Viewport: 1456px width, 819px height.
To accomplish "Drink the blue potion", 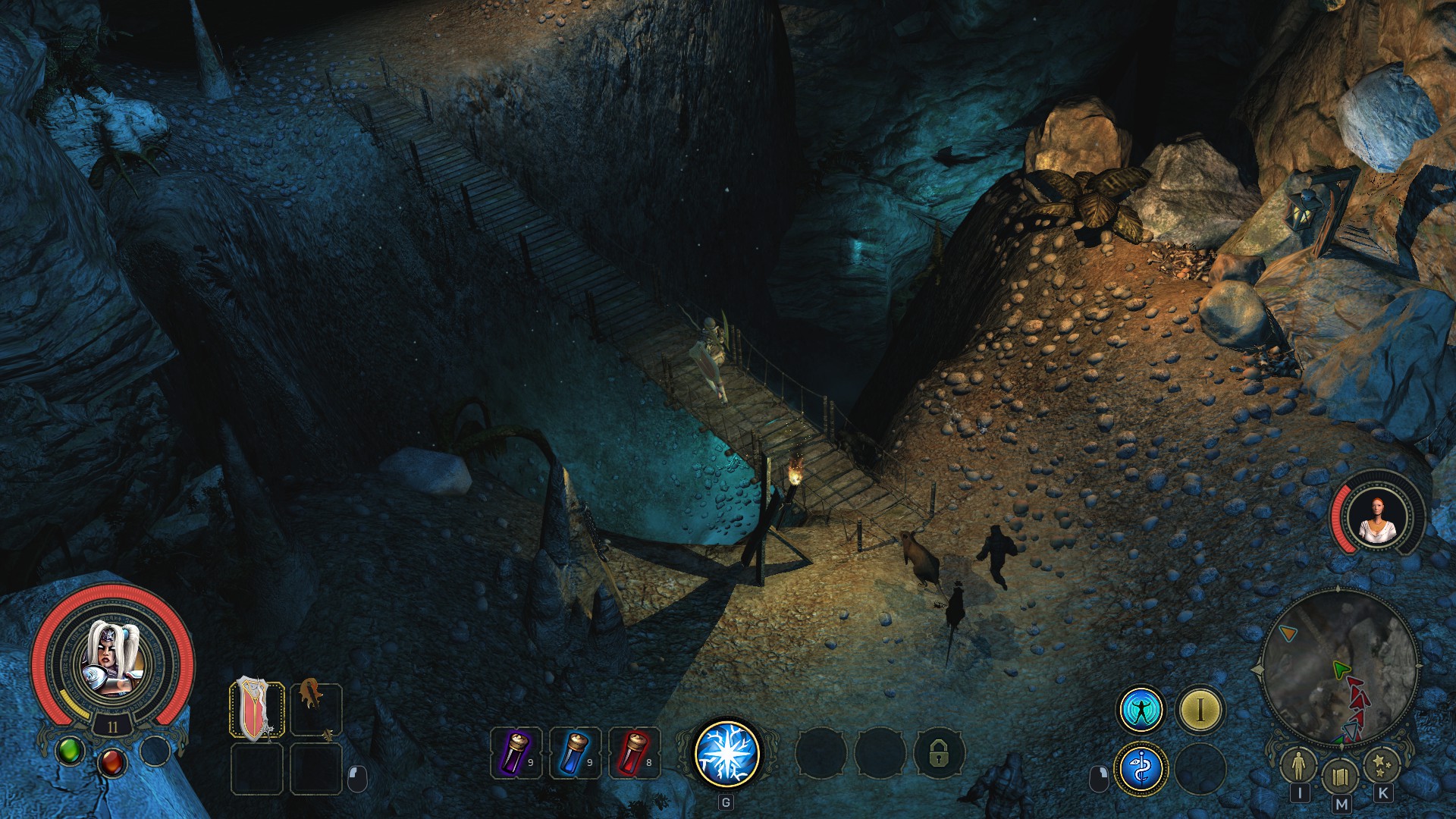I will pos(576,753).
